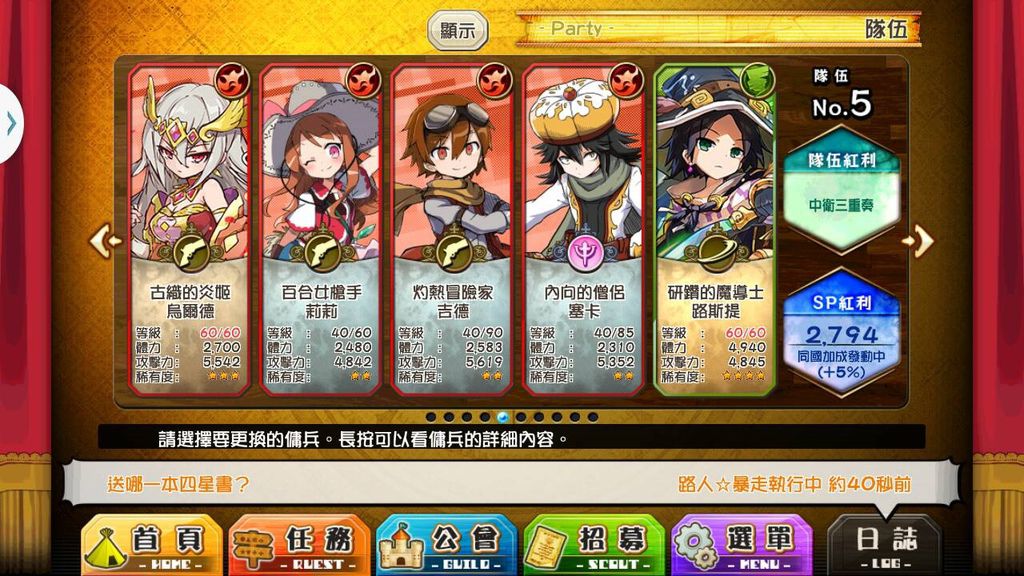1024x576 pixels.
Task: Open the 公會 Guild menu
Action: pos(446,546)
